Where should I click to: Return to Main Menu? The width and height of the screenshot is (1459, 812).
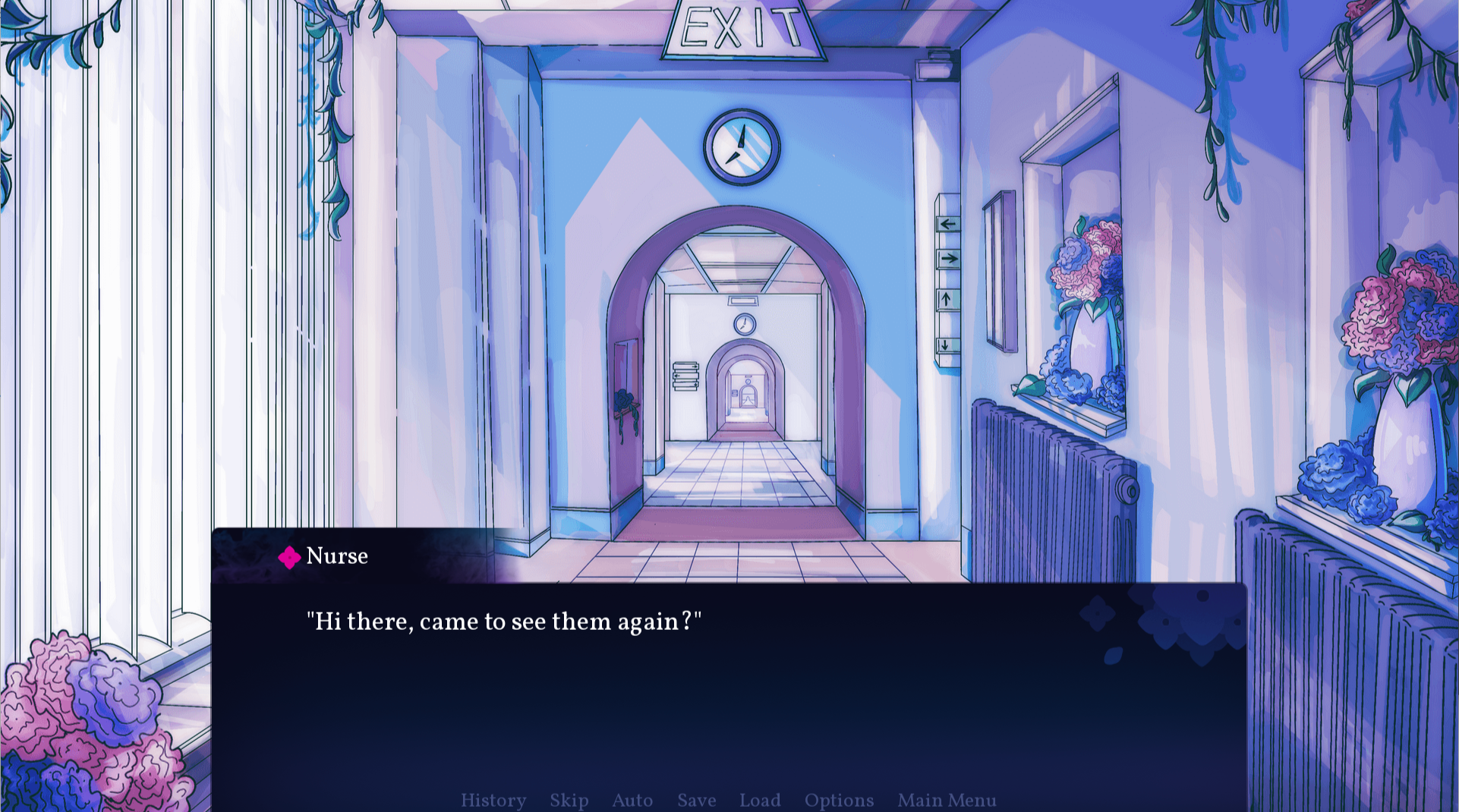[x=947, y=800]
